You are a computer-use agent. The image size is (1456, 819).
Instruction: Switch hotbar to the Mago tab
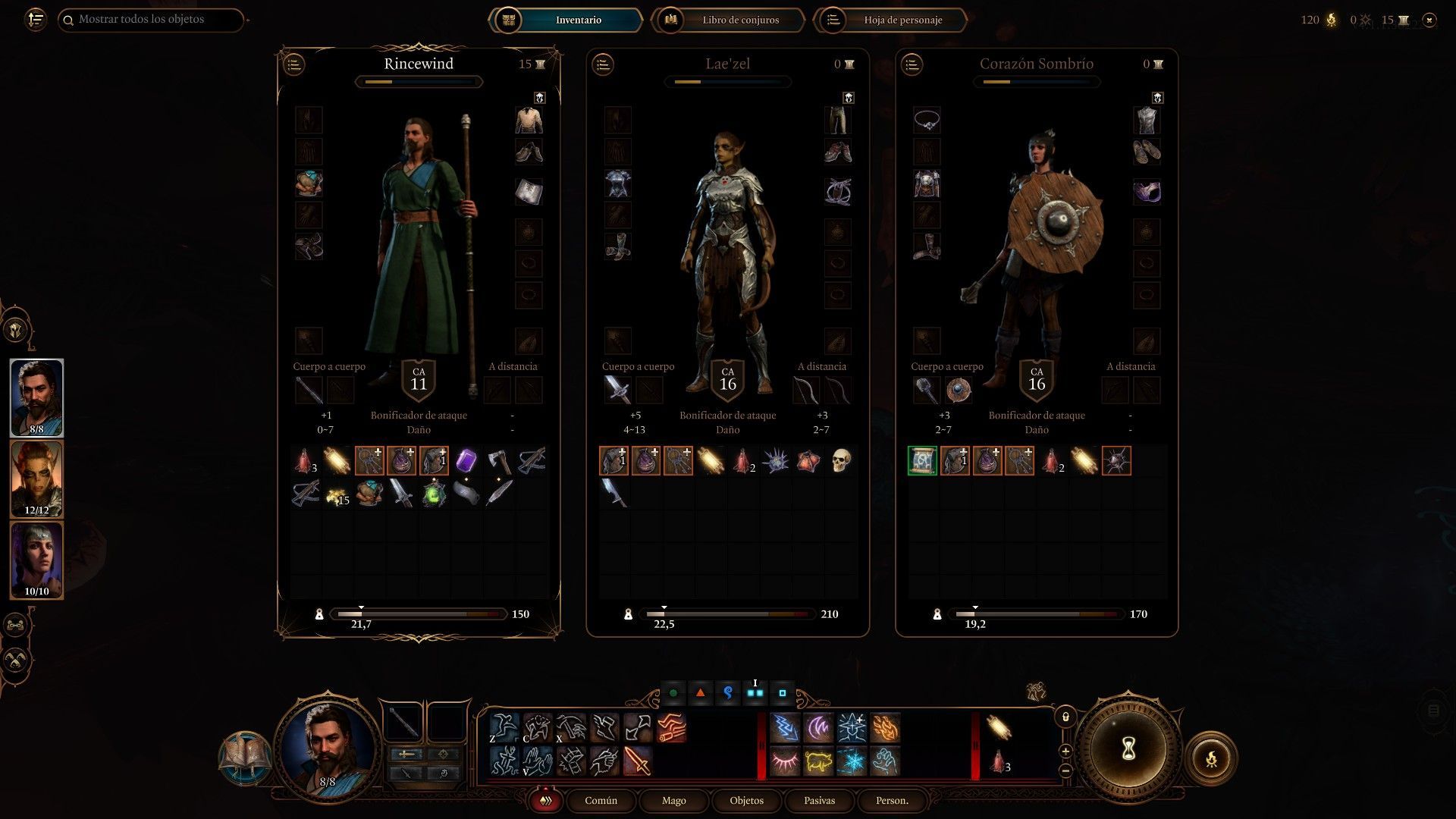click(673, 800)
